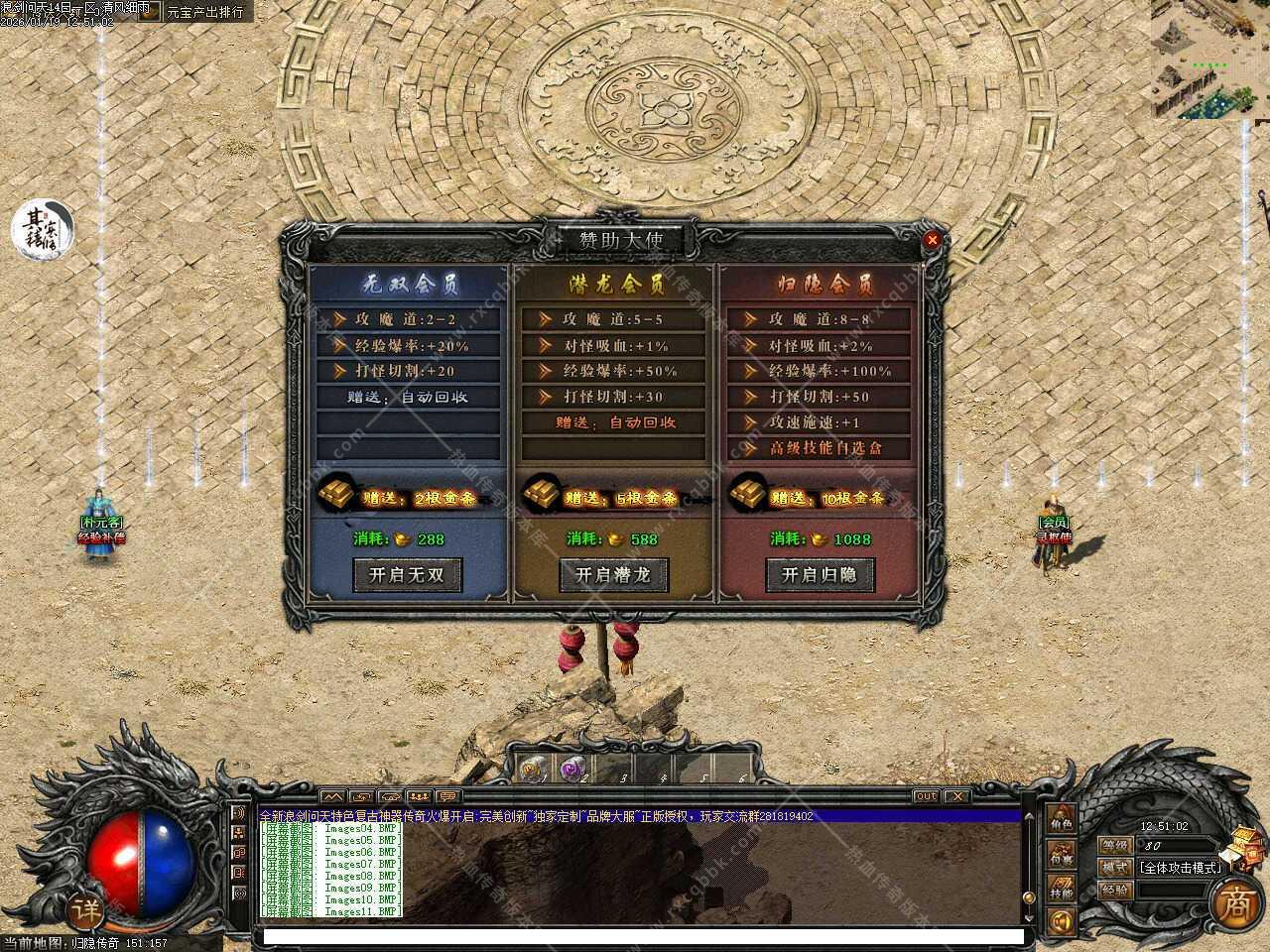Choose the 开启归隐 membership button
Viewport: 1270px width, 952px height.
[x=819, y=575]
